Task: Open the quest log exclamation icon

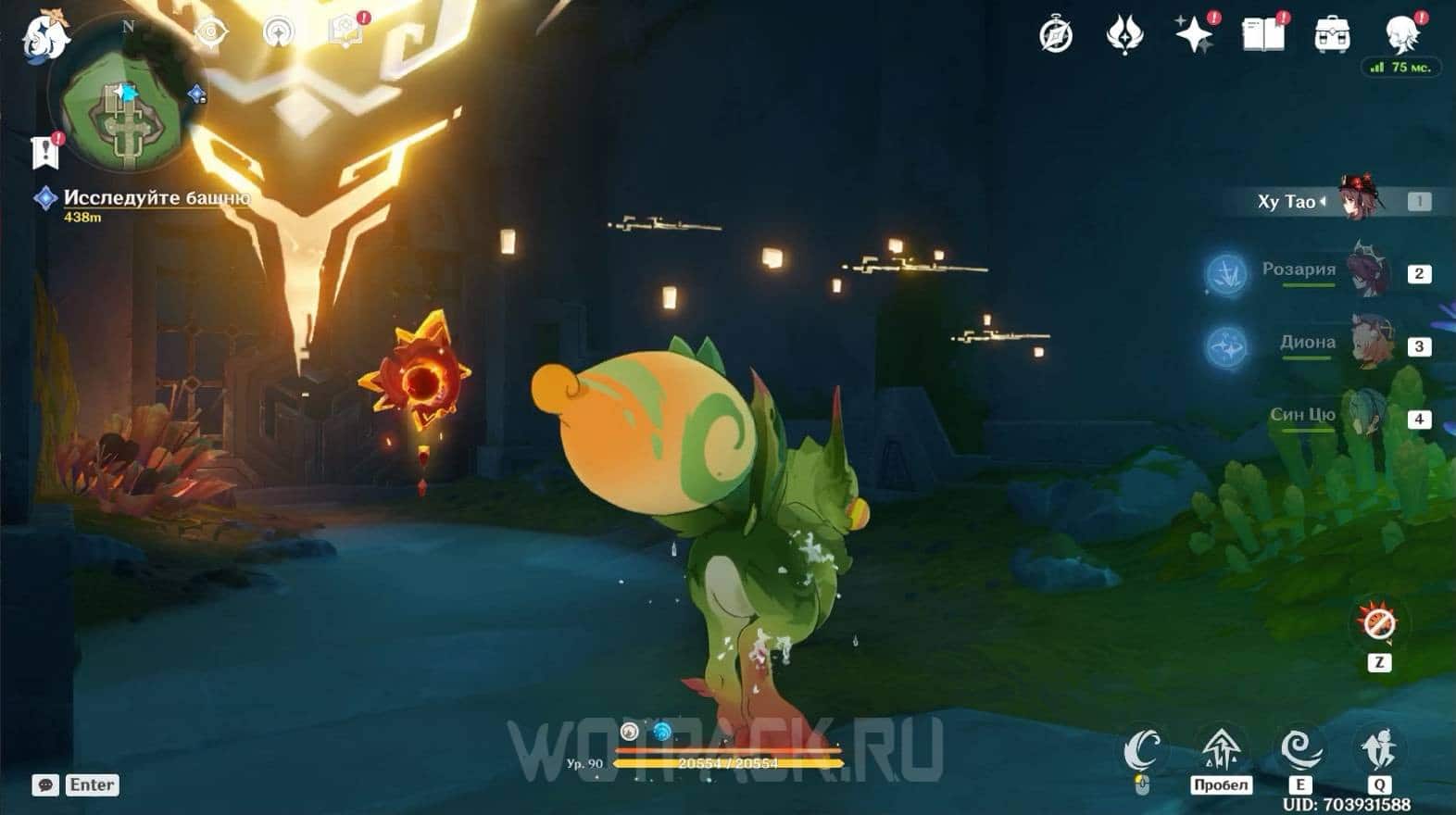Action: (x=46, y=152)
